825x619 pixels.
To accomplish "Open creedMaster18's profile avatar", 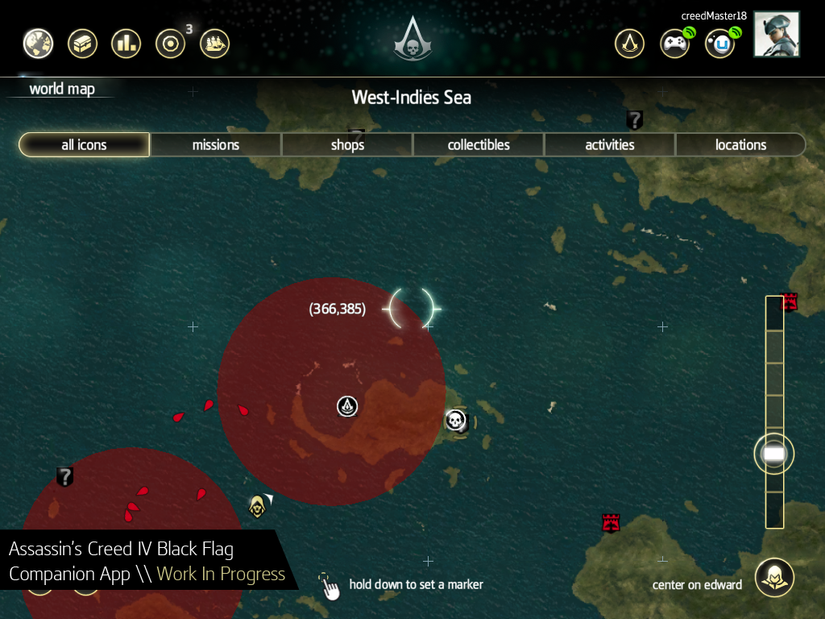I will tap(776, 35).
